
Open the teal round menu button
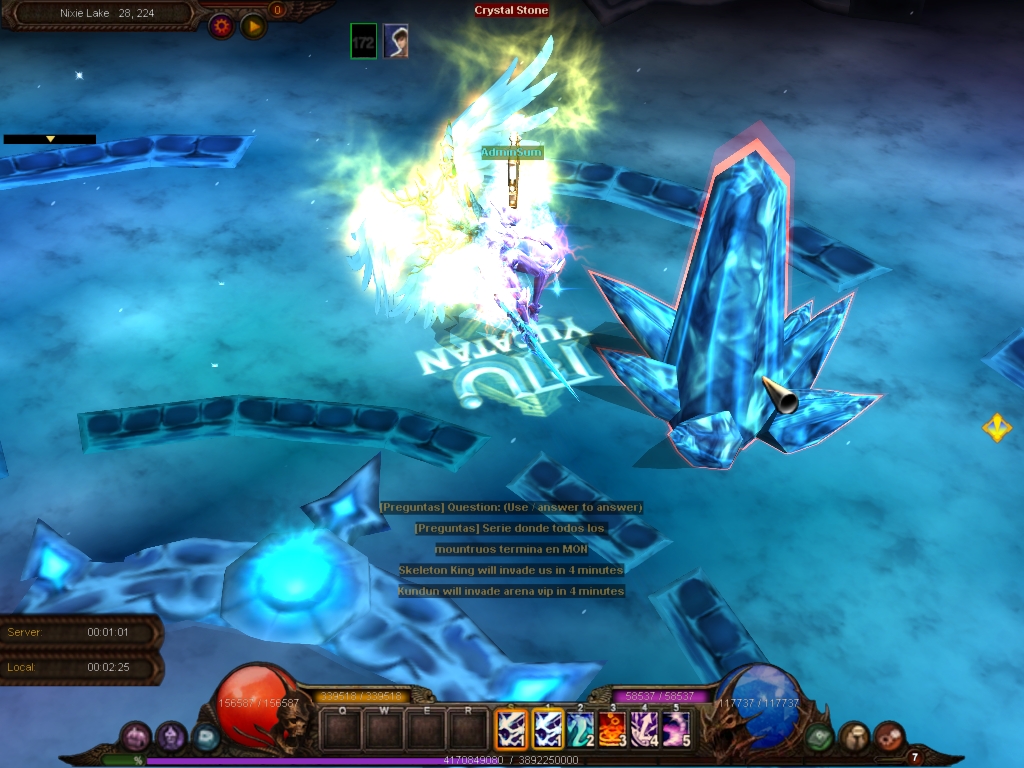tap(205, 737)
